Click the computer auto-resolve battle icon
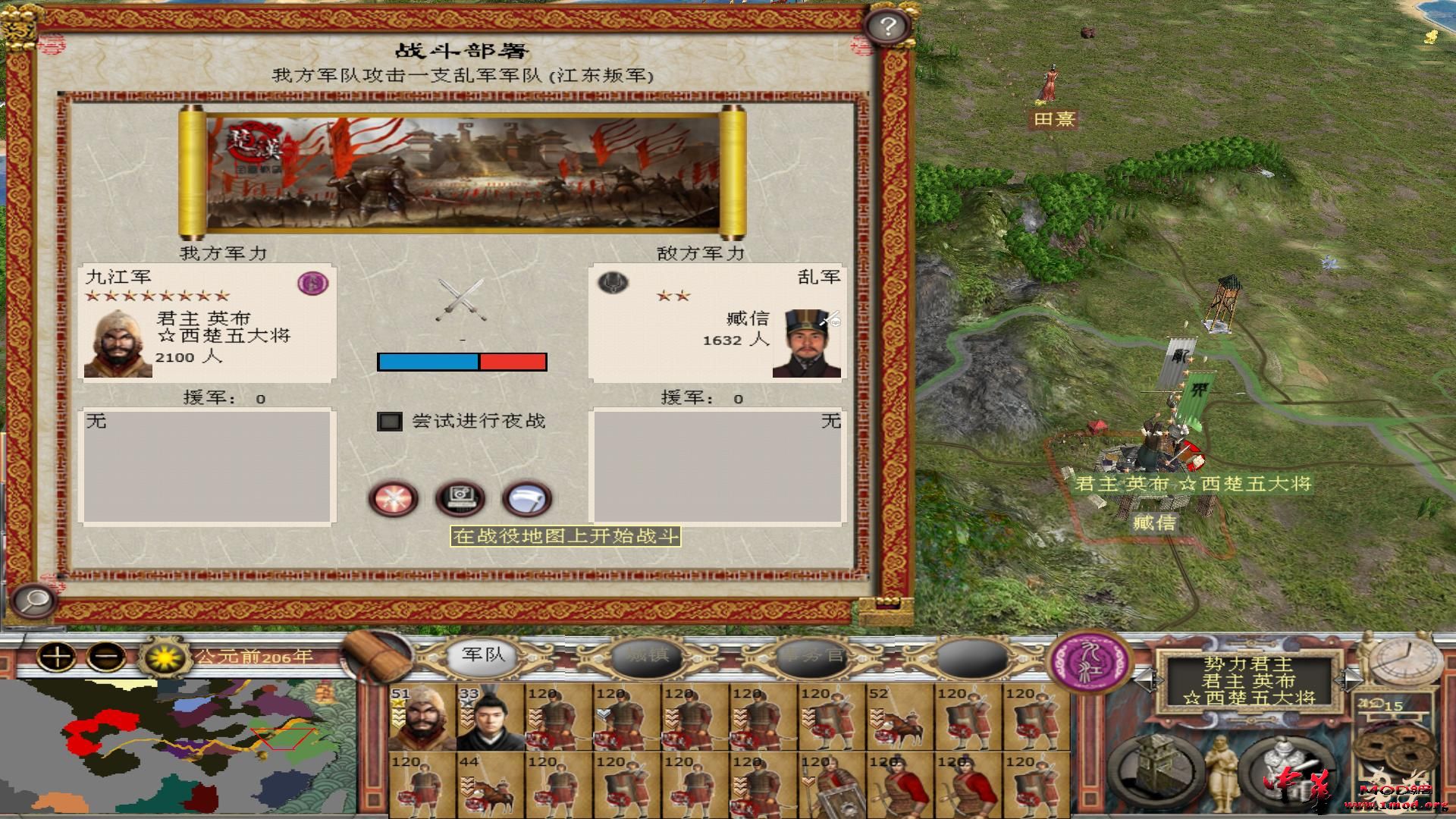This screenshot has height=819, width=1456. (459, 499)
